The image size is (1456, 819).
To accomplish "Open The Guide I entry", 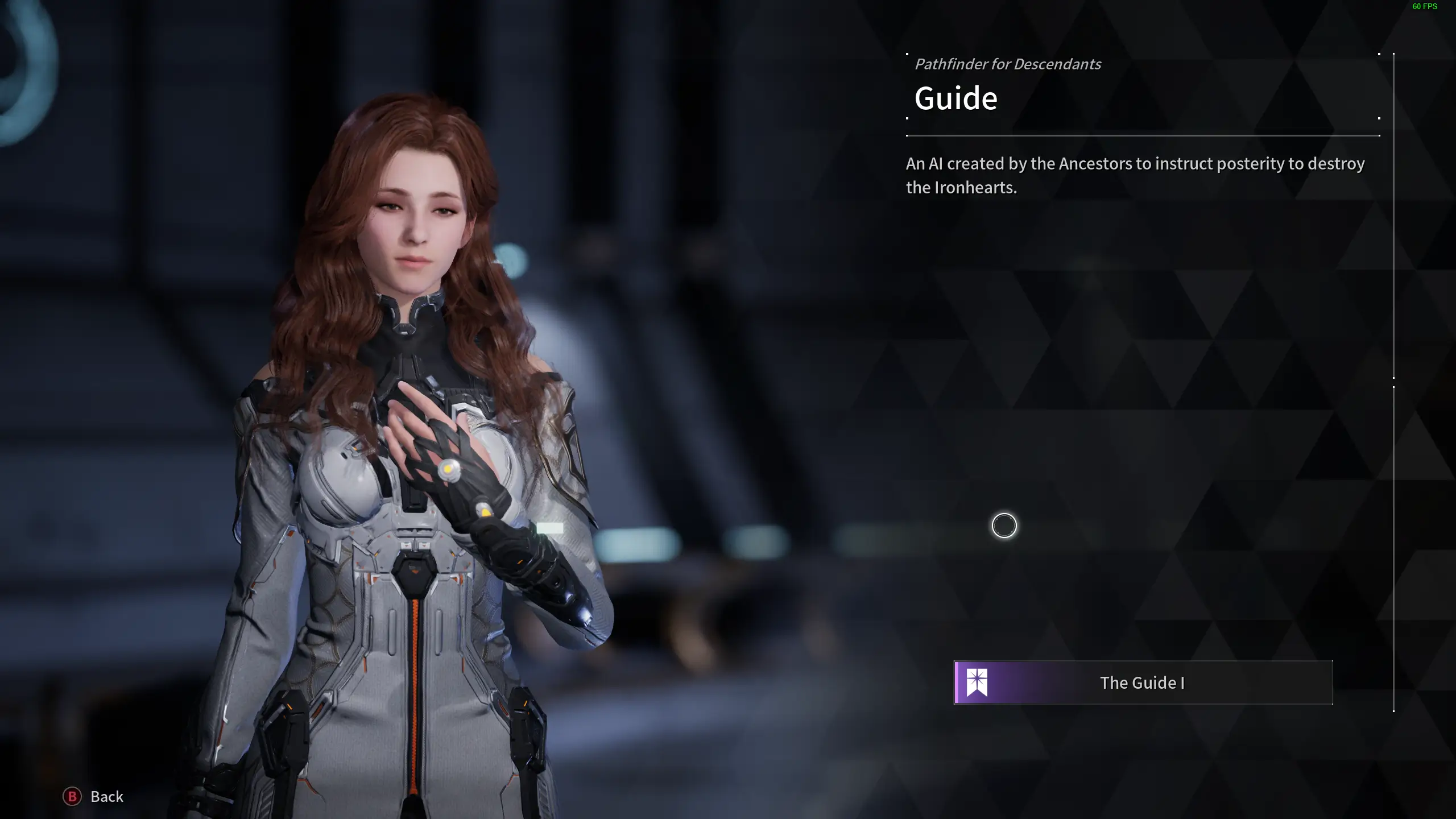I will coord(1142,682).
